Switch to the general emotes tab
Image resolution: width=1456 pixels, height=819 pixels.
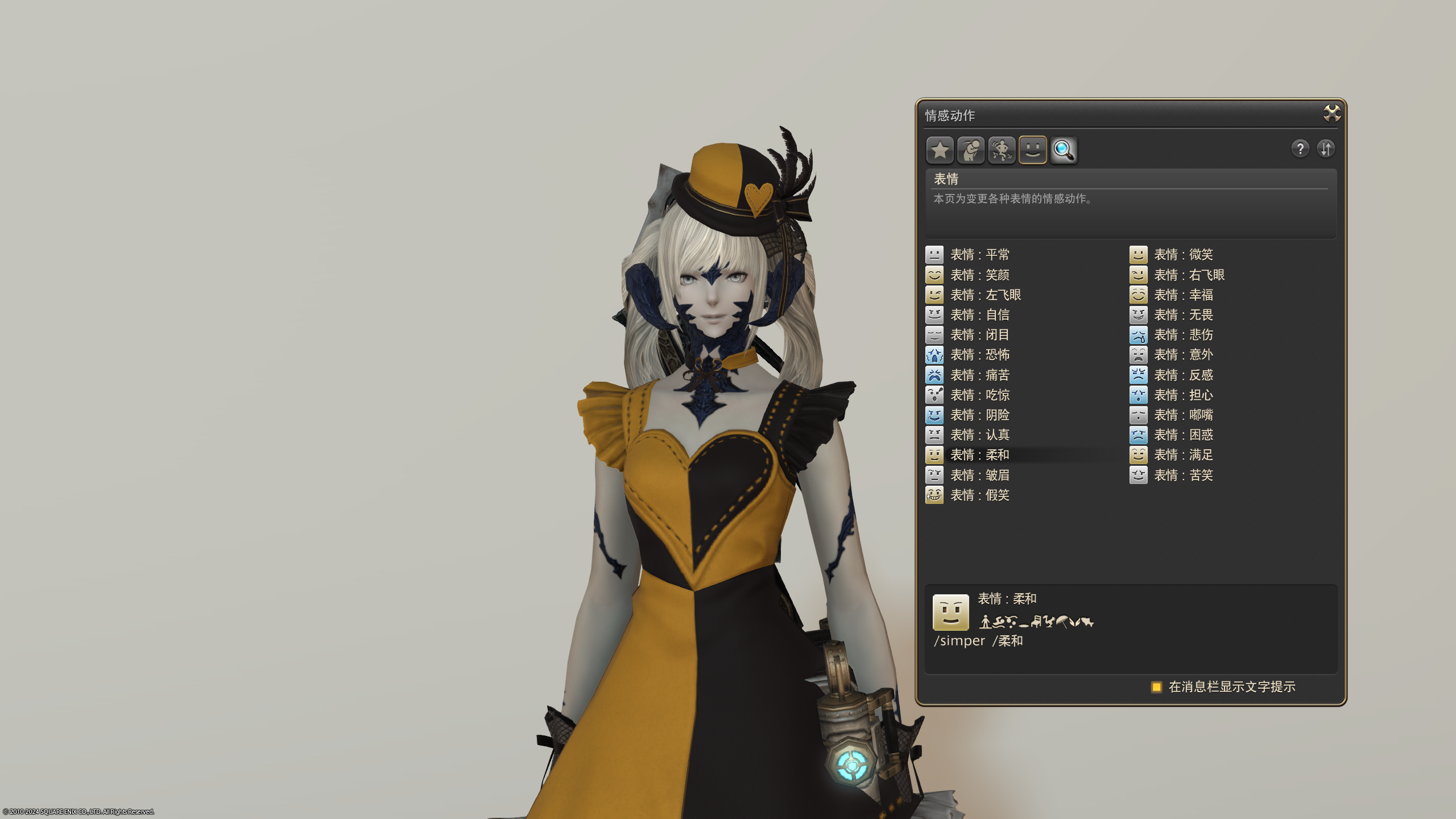971,150
